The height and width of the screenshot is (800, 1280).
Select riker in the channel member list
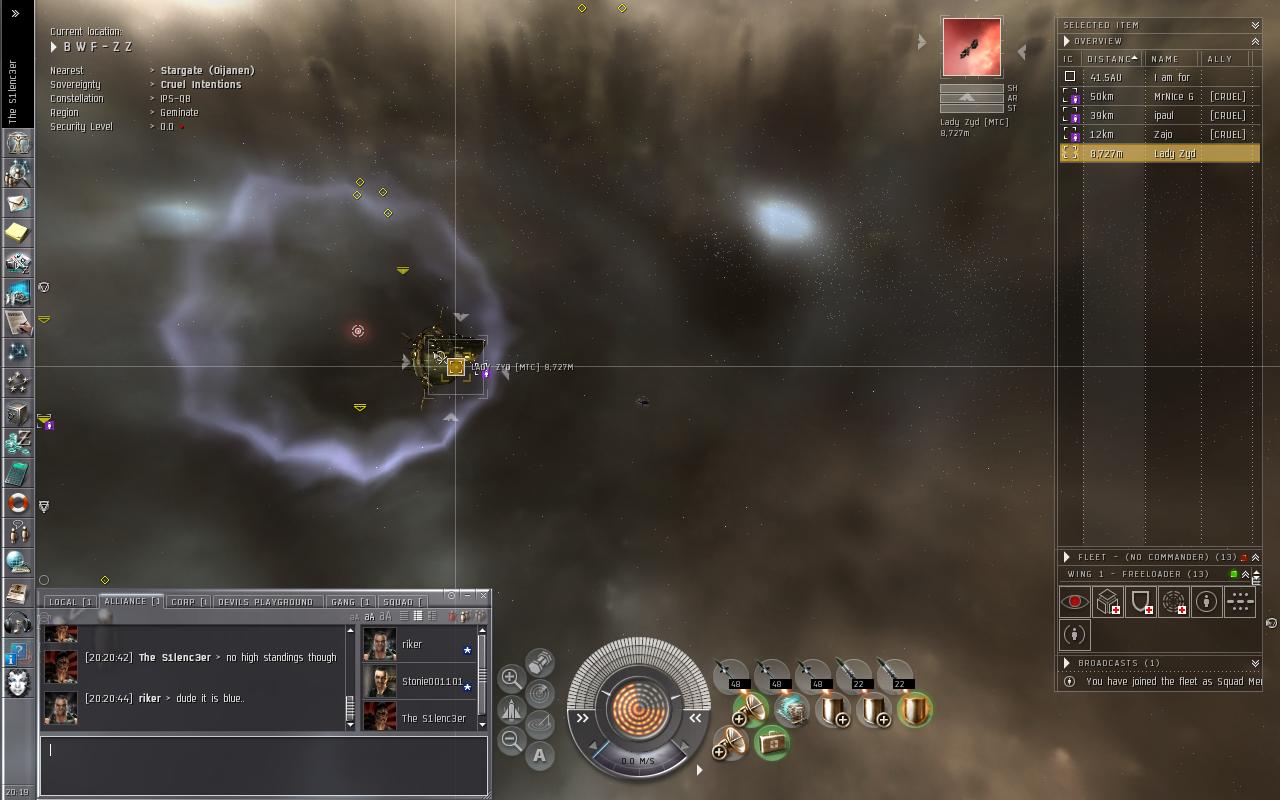[x=414, y=645]
